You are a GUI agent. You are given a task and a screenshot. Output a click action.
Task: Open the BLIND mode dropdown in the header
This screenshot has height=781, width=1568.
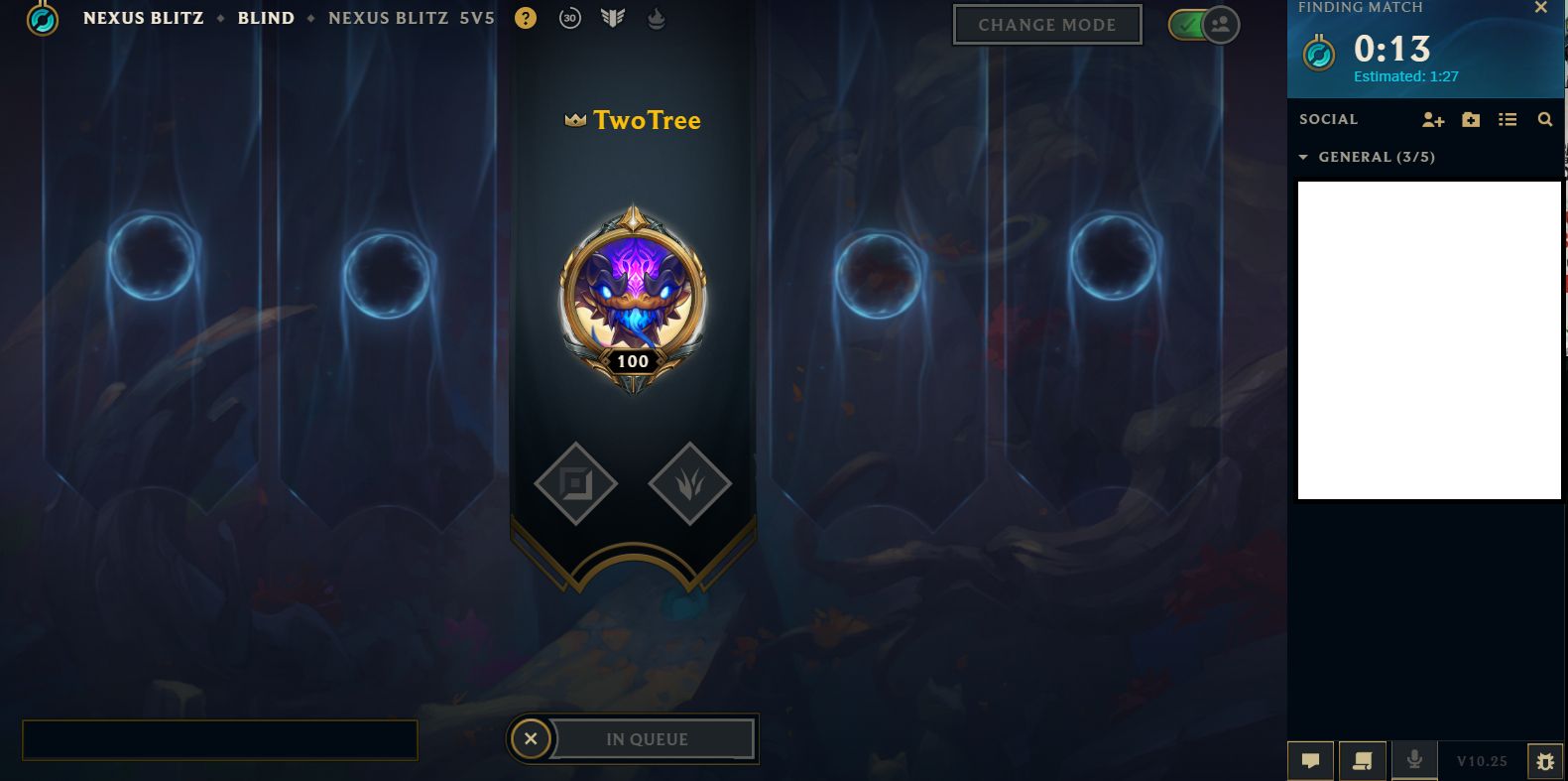[x=266, y=18]
